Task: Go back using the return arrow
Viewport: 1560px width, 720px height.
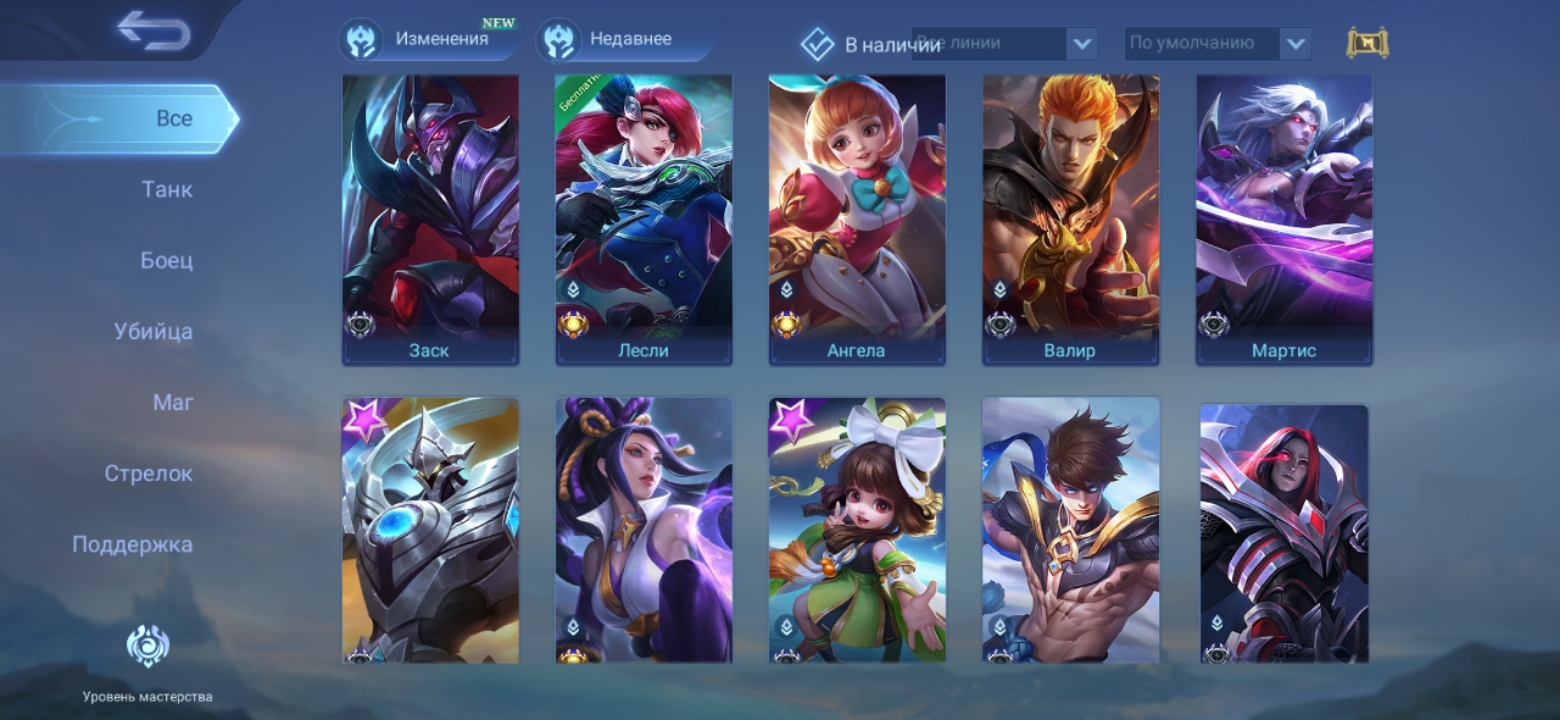Action: click(x=153, y=31)
